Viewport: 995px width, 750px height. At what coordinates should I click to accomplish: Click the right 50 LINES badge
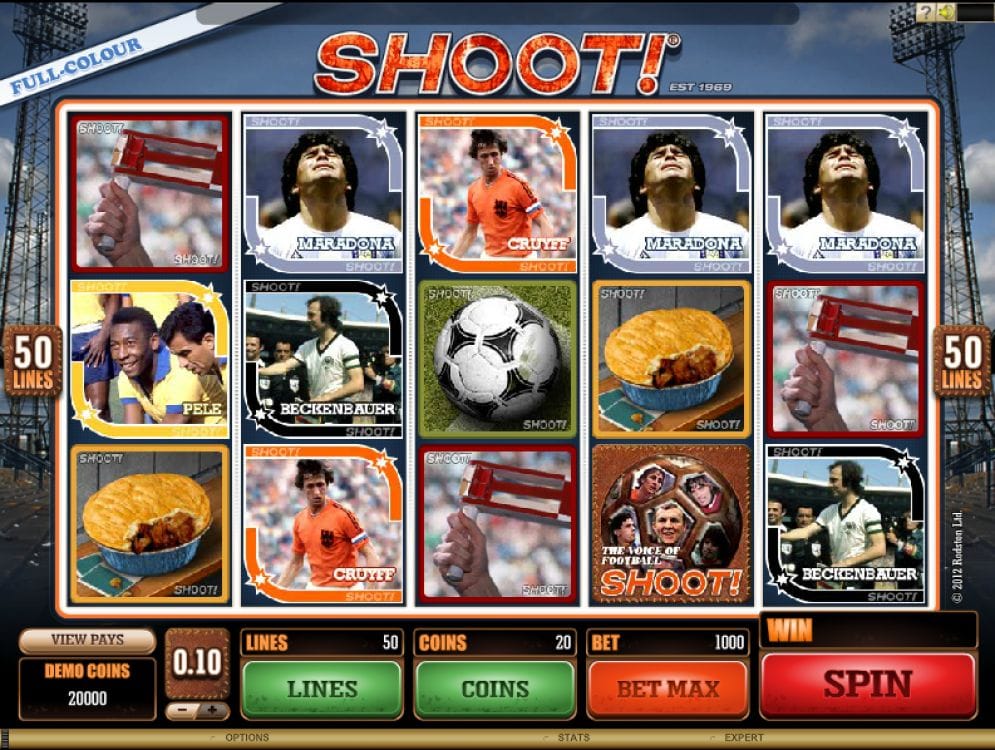tap(962, 361)
